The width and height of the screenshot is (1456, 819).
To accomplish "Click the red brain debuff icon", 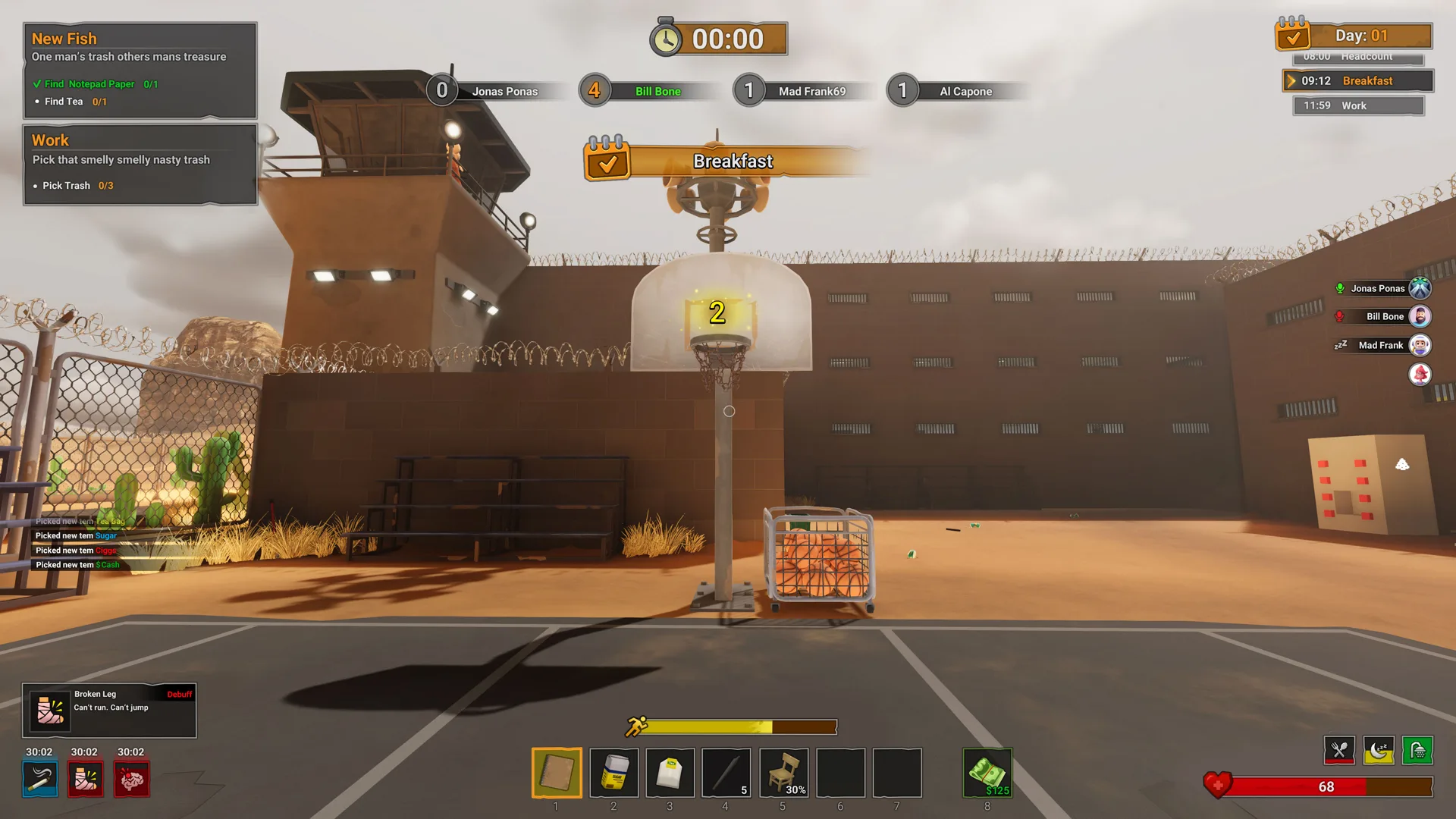I will (130, 779).
